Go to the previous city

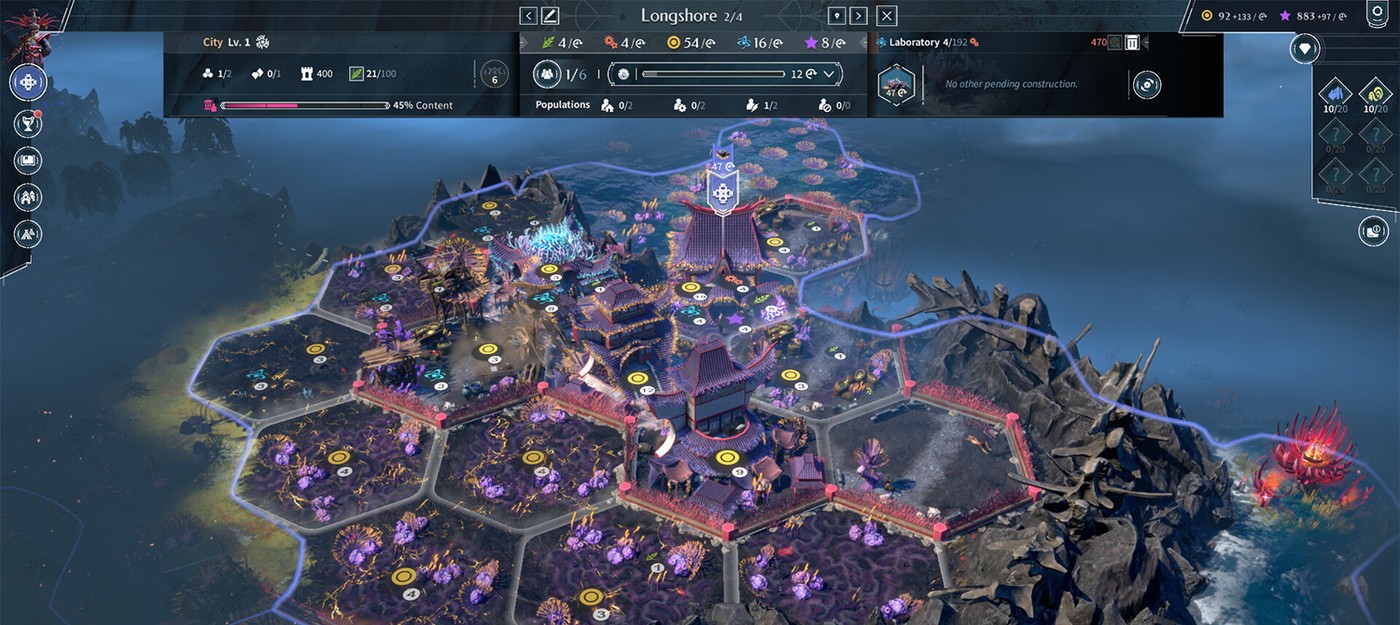tap(529, 16)
